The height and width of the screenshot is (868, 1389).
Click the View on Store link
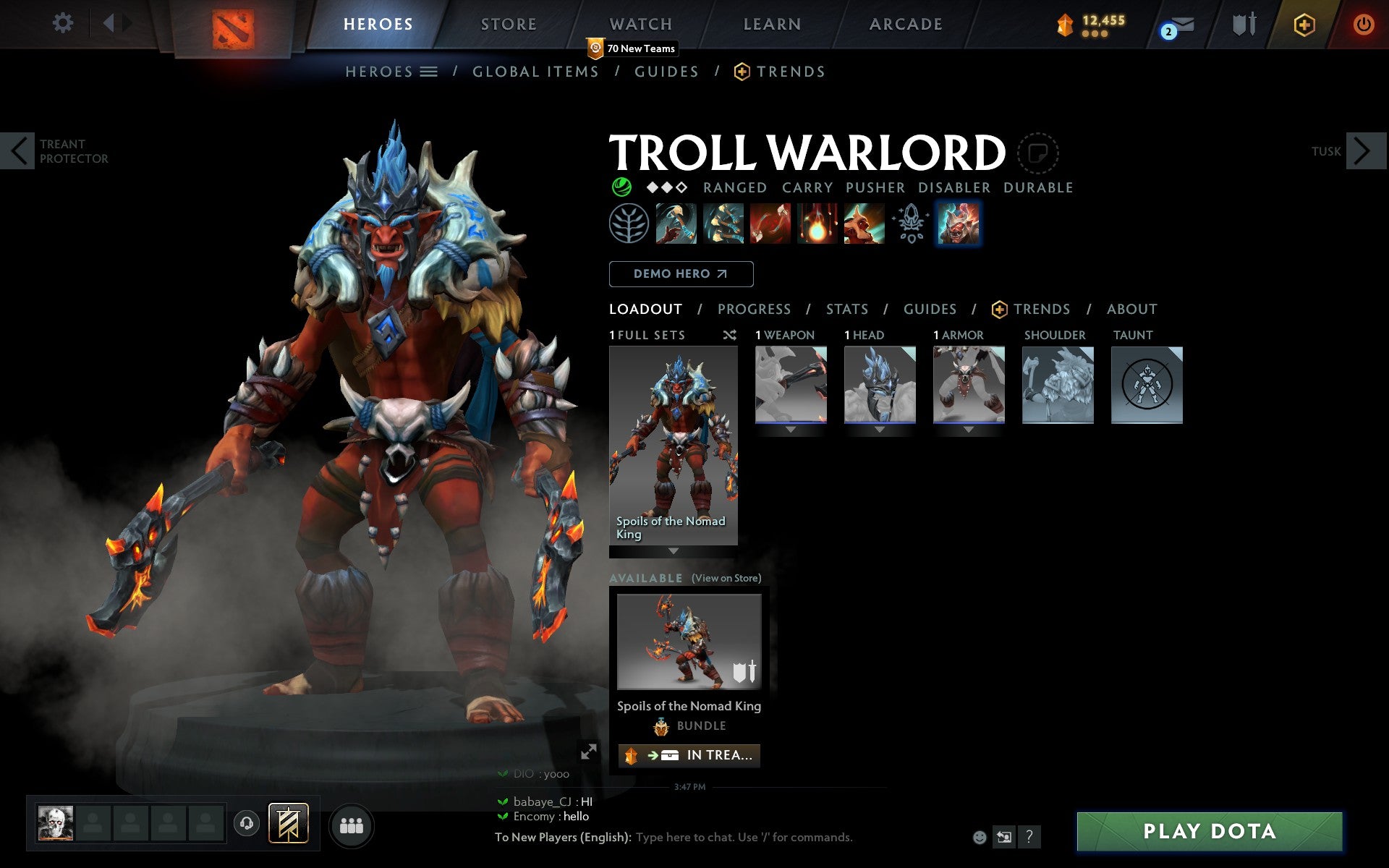point(726,578)
